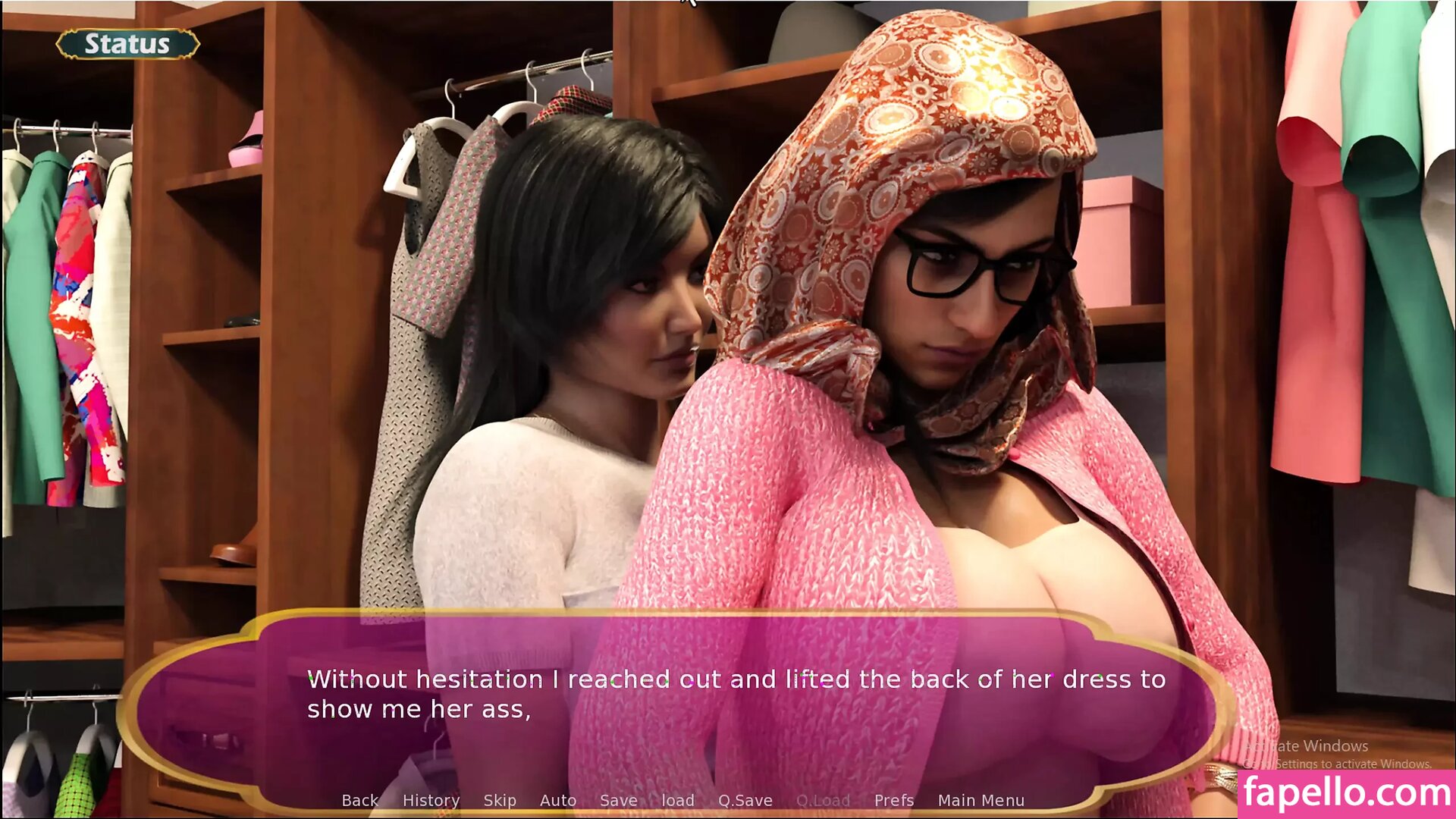This screenshot has height=819, width=1456.
Task: Activate Skip mode
Action: pyautogui.click(x=500, y=800)
